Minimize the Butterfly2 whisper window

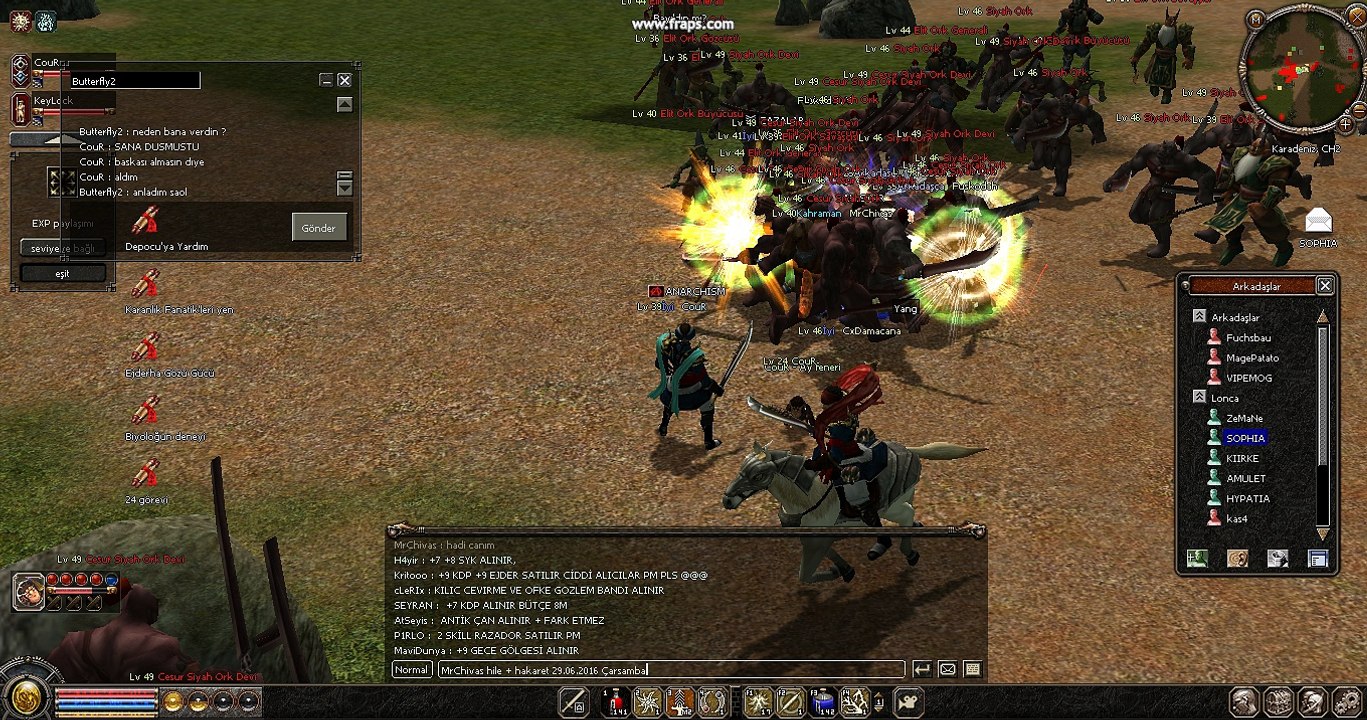[x=326, y=80]
